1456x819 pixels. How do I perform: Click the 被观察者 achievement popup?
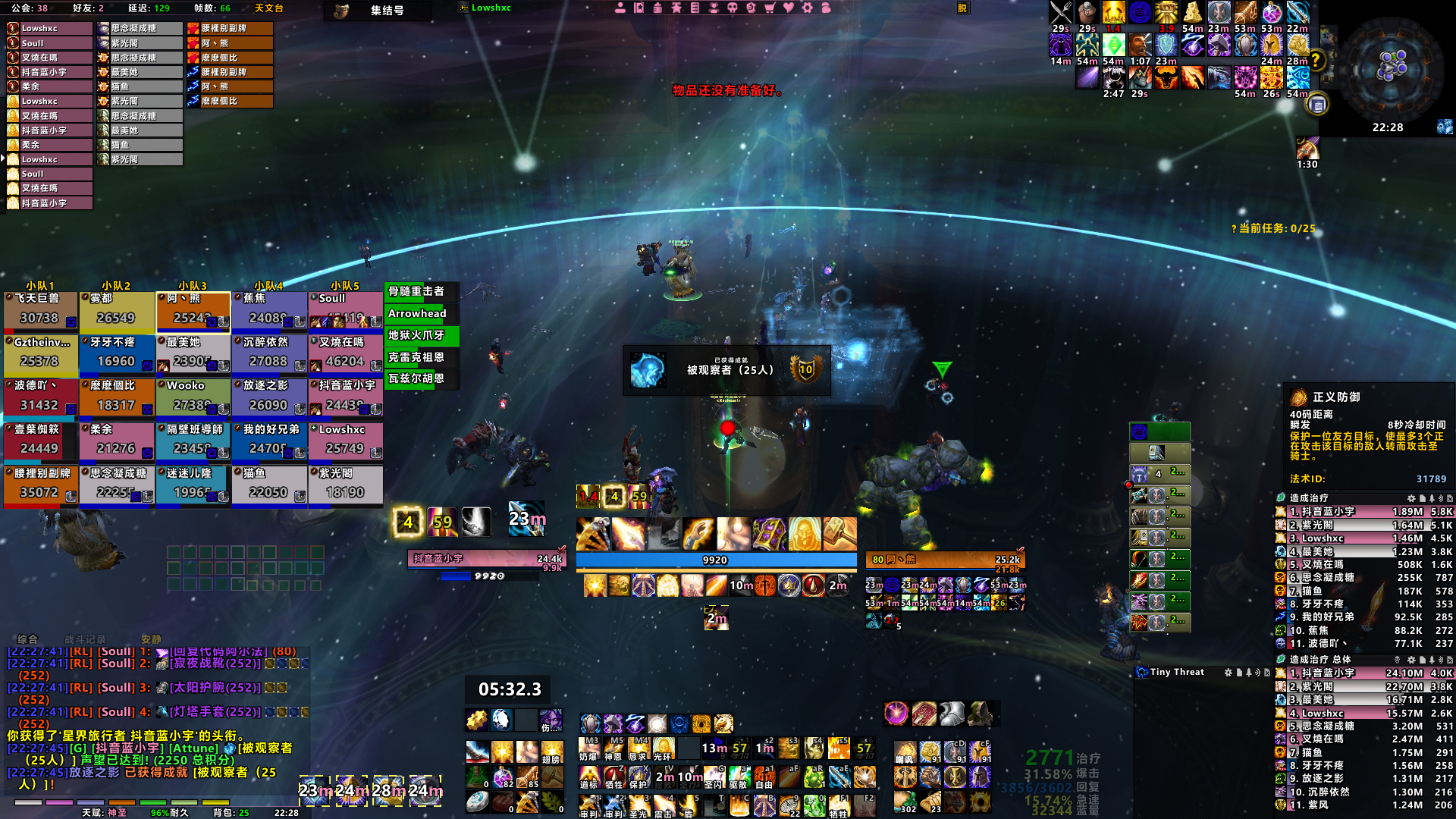726,370
